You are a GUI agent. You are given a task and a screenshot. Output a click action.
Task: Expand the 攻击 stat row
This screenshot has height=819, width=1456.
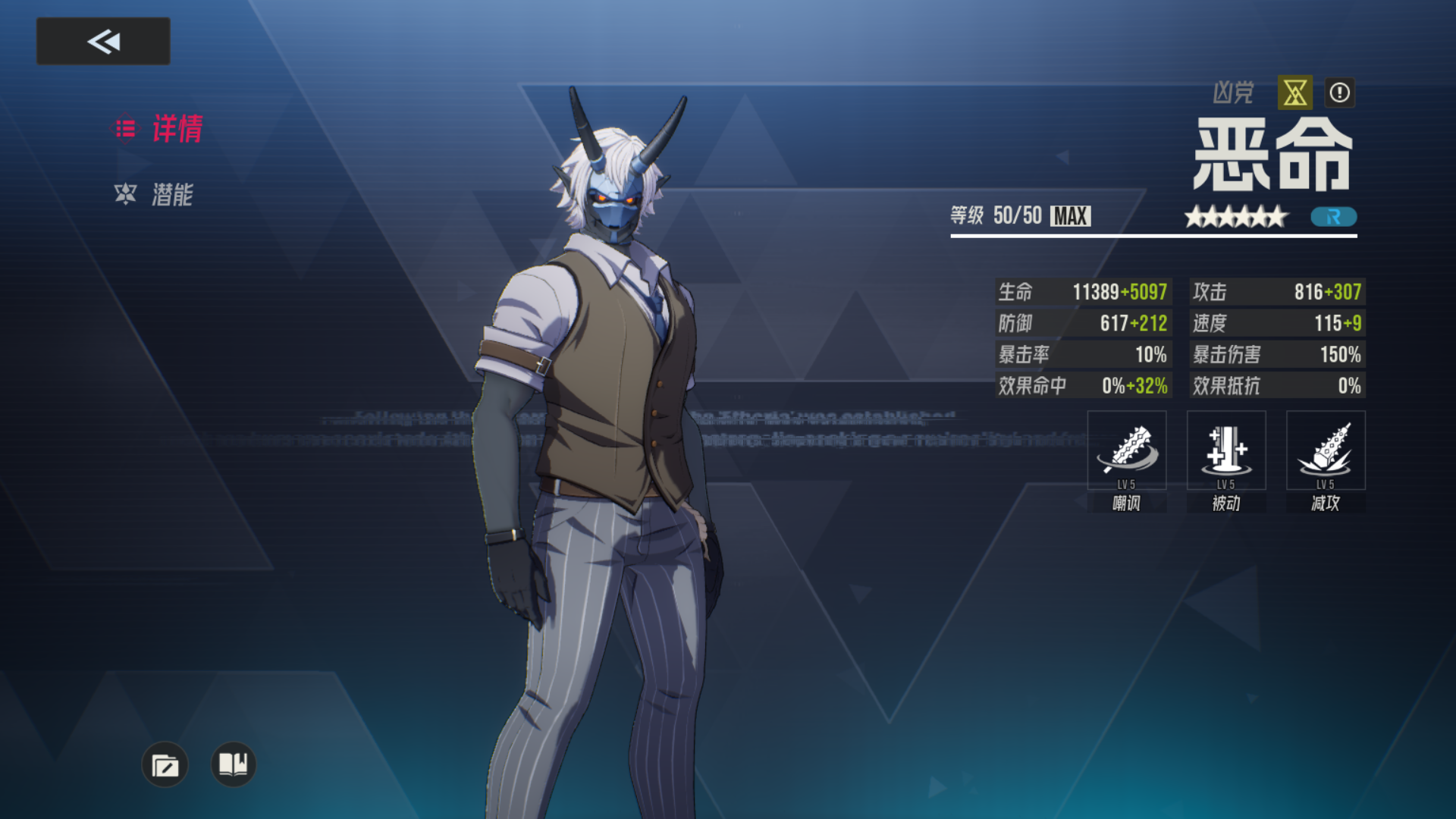click(1276, 292)
